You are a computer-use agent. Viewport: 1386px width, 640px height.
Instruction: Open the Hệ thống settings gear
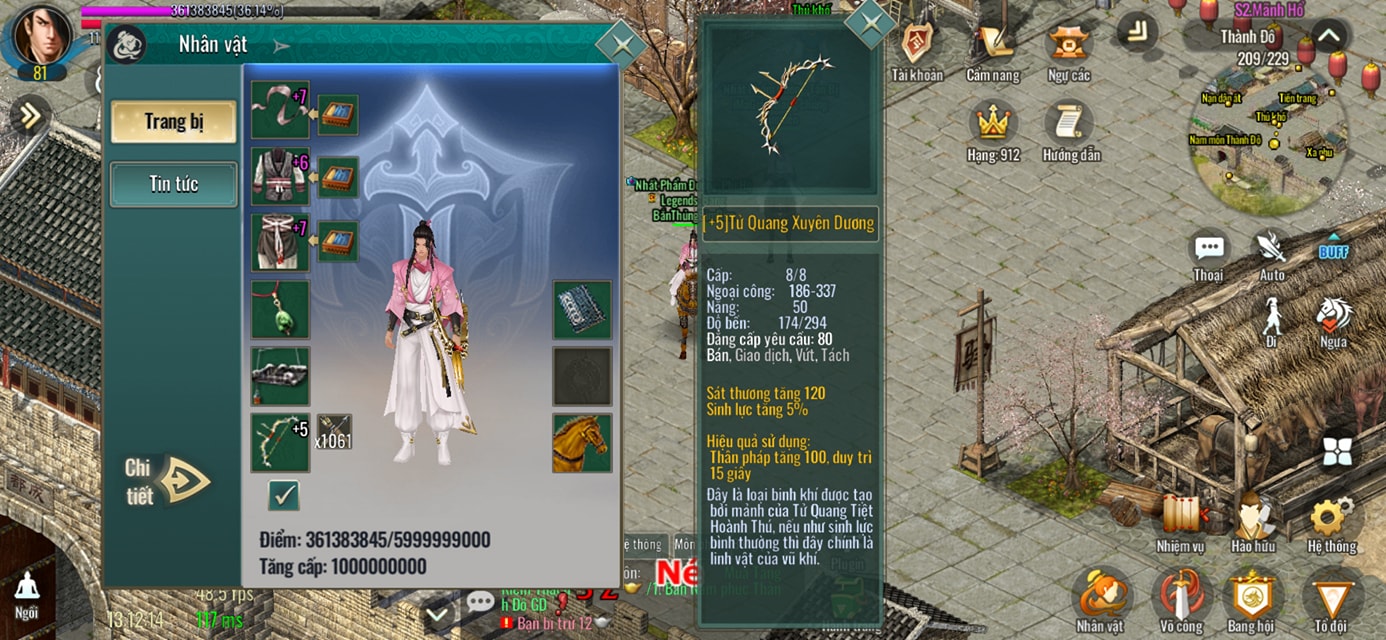click(x=1331, y=520)
